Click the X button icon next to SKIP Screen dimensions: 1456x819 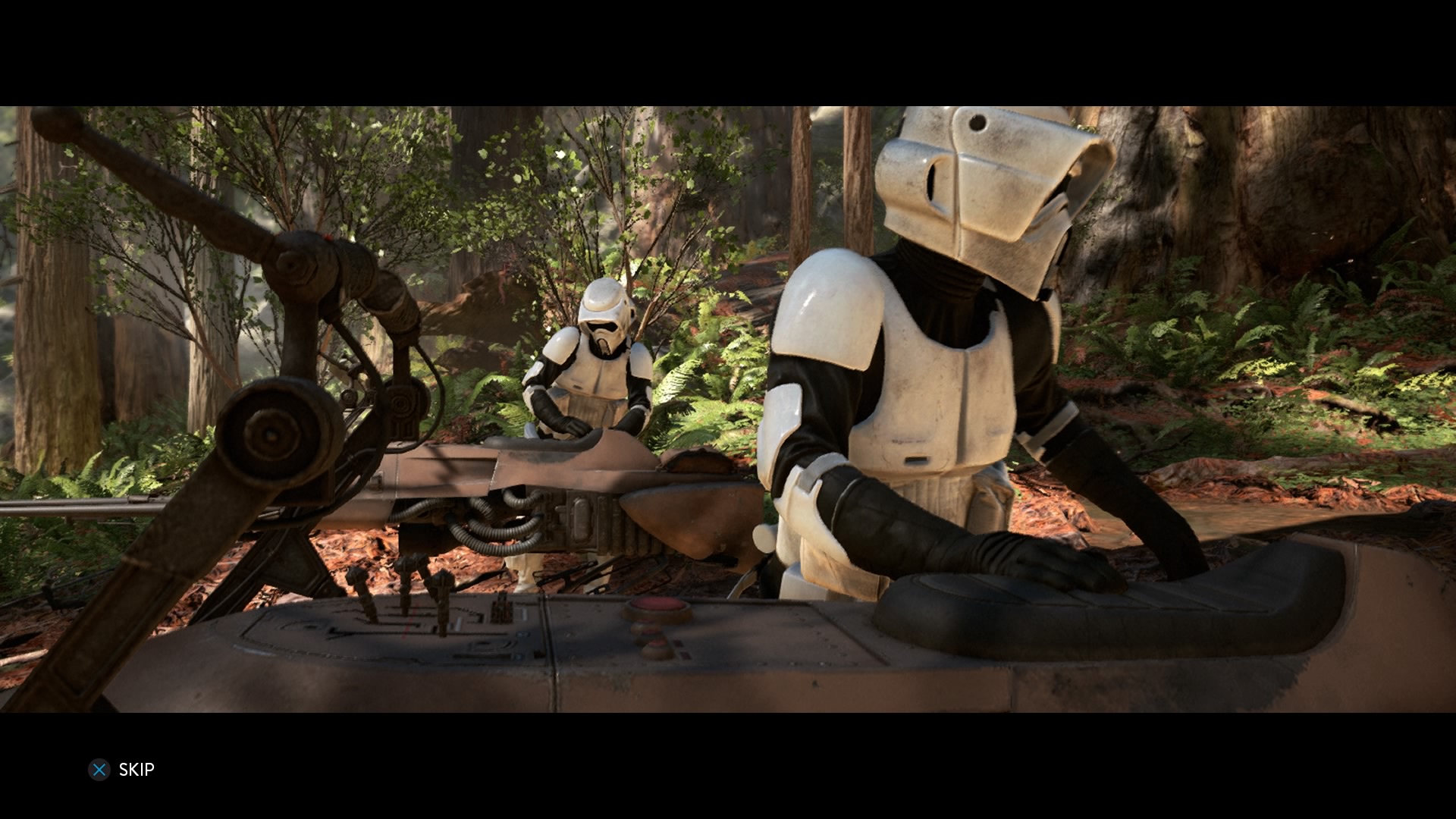point(99,770)
